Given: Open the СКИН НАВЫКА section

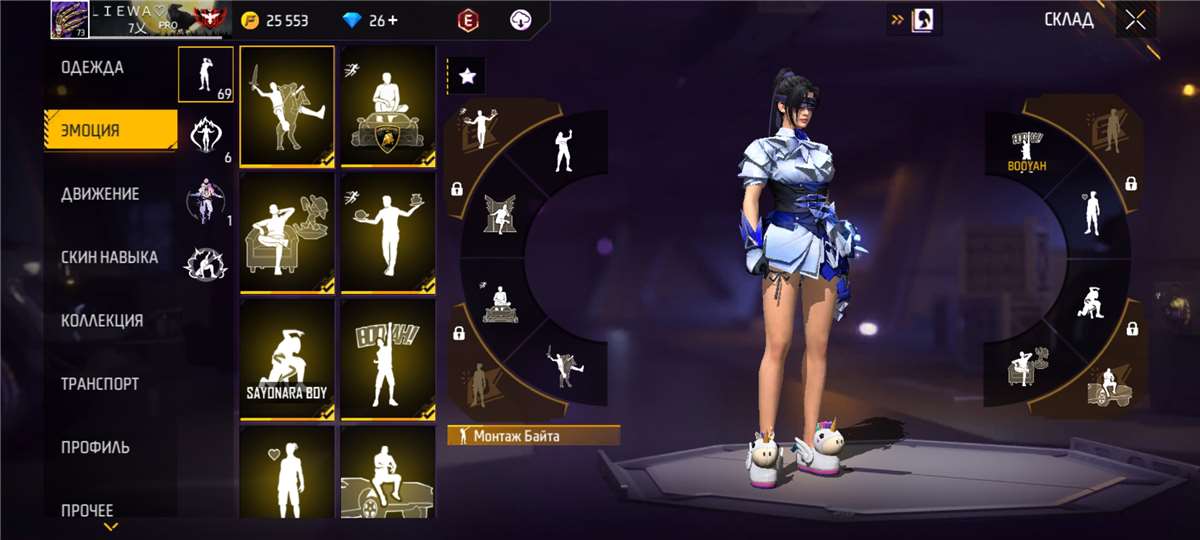Looking at the screenshot, I should pos(110,257).
